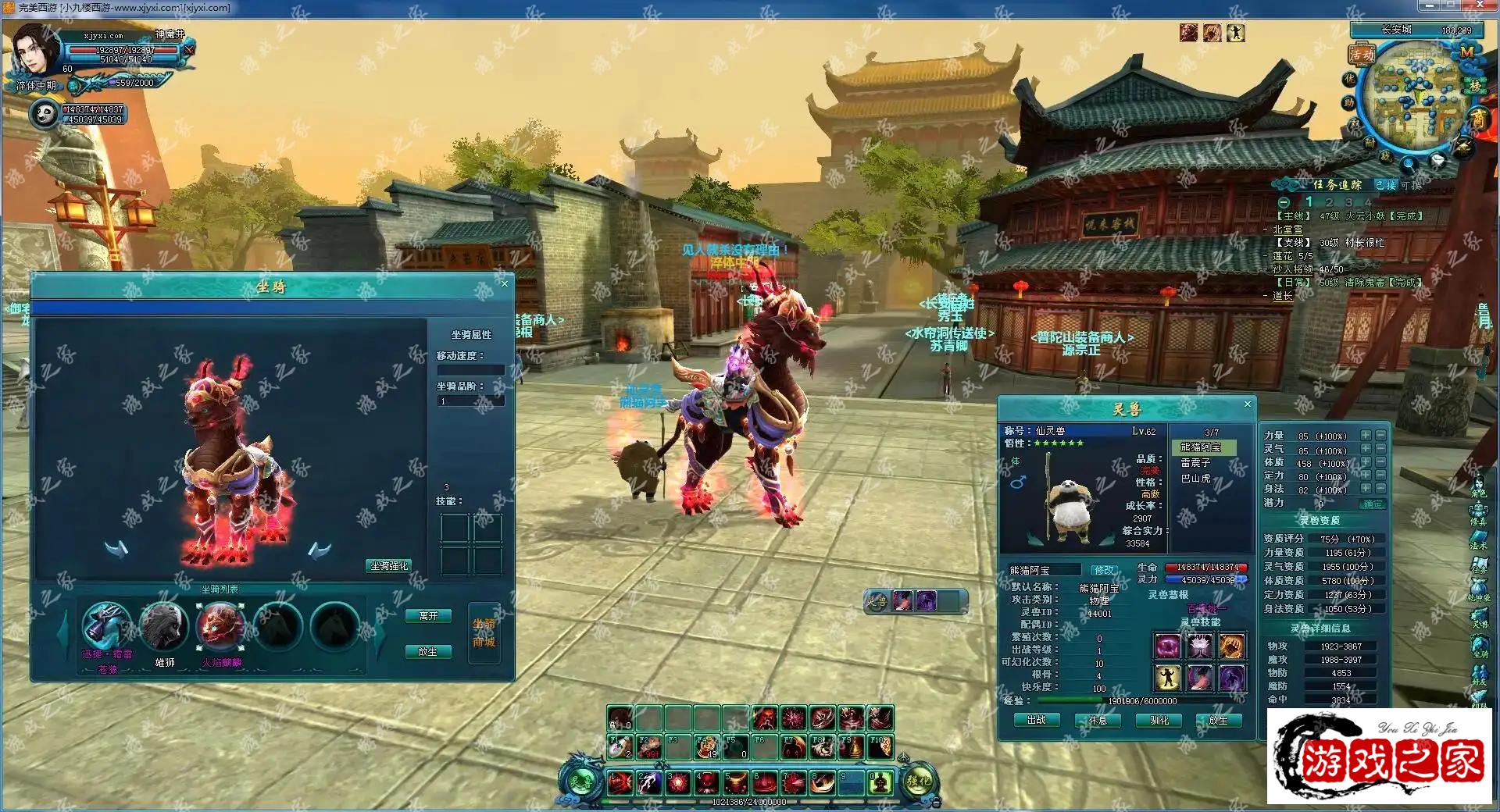Follow the 北堂雪 quest link
The image size is (1500, 812).
click(1287, 230)
